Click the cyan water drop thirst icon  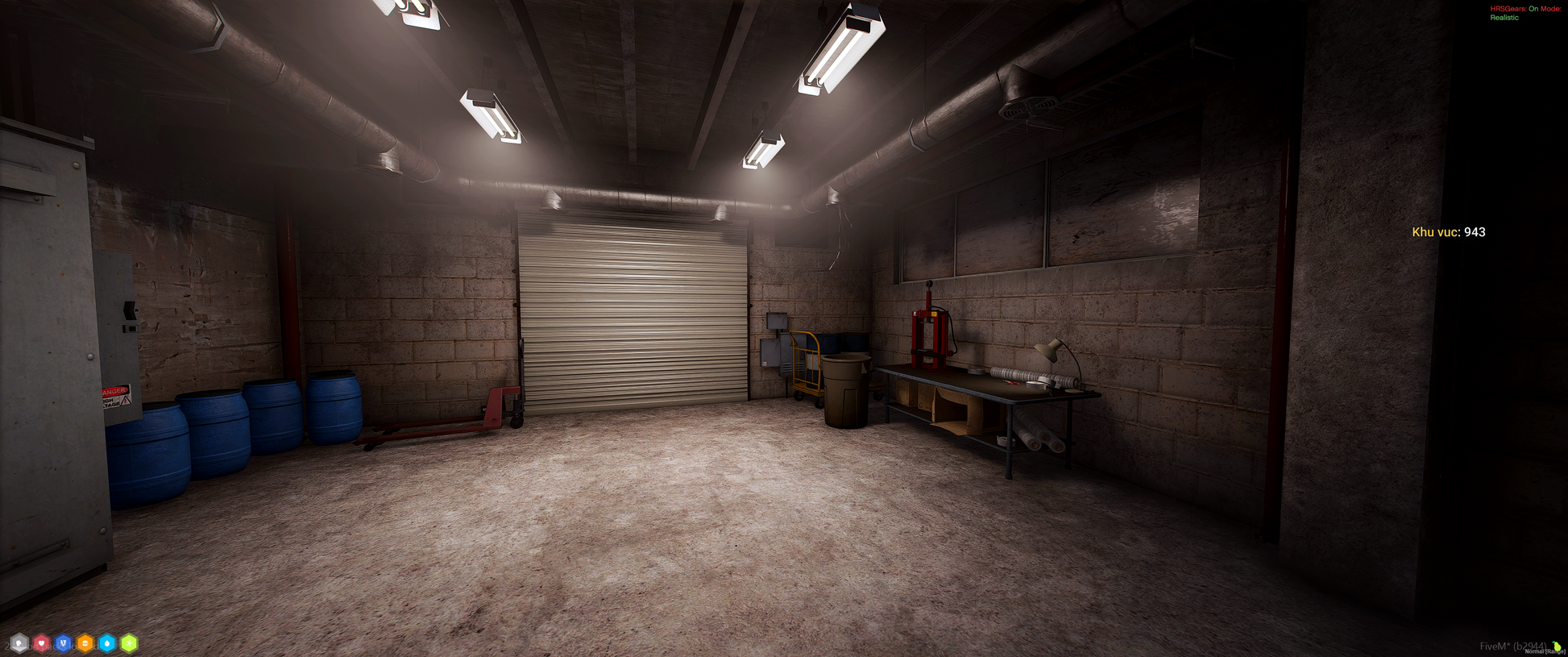[x=107, y=643]
